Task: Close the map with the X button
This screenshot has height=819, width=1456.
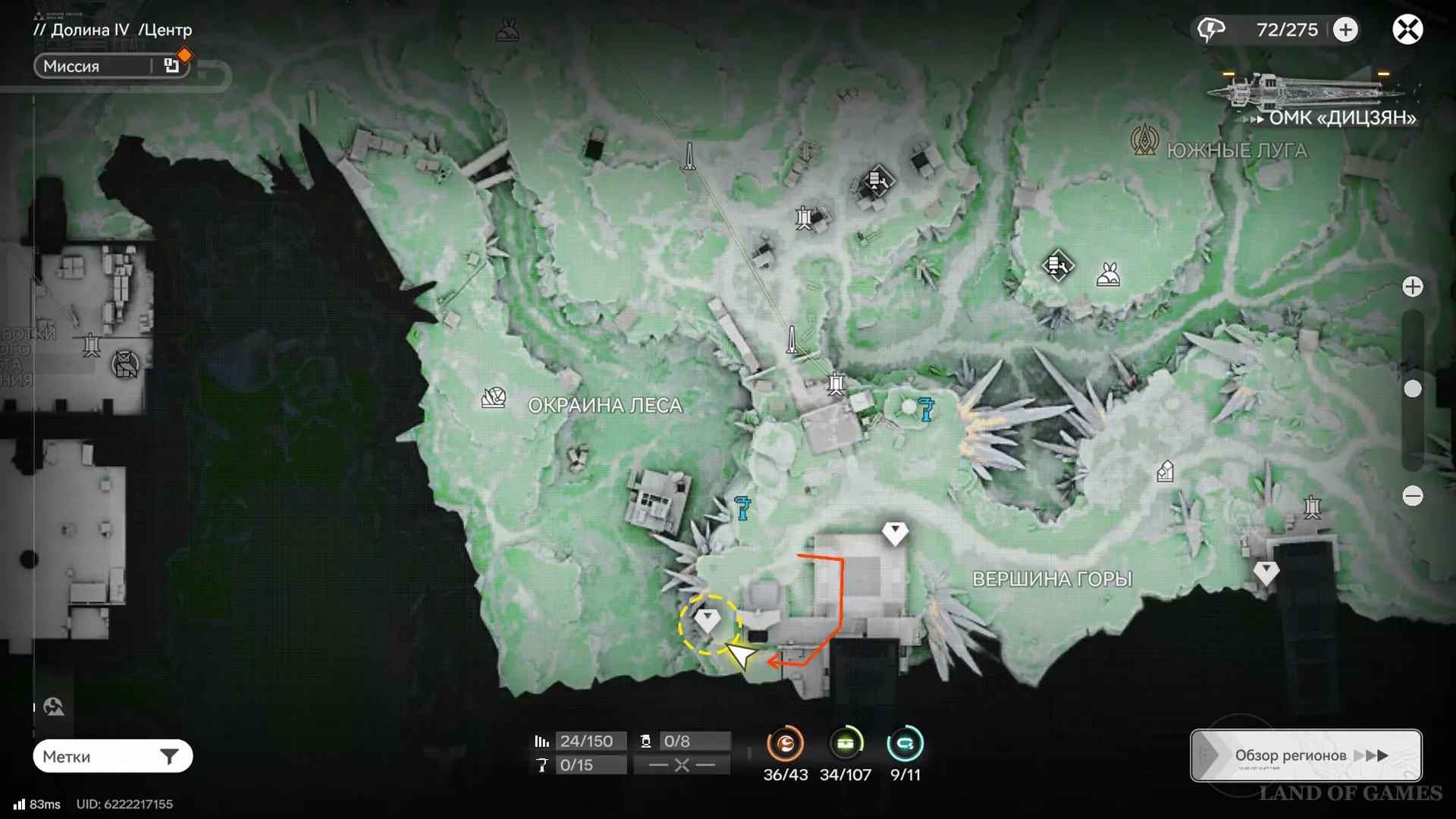Action: click(1407, 30)
